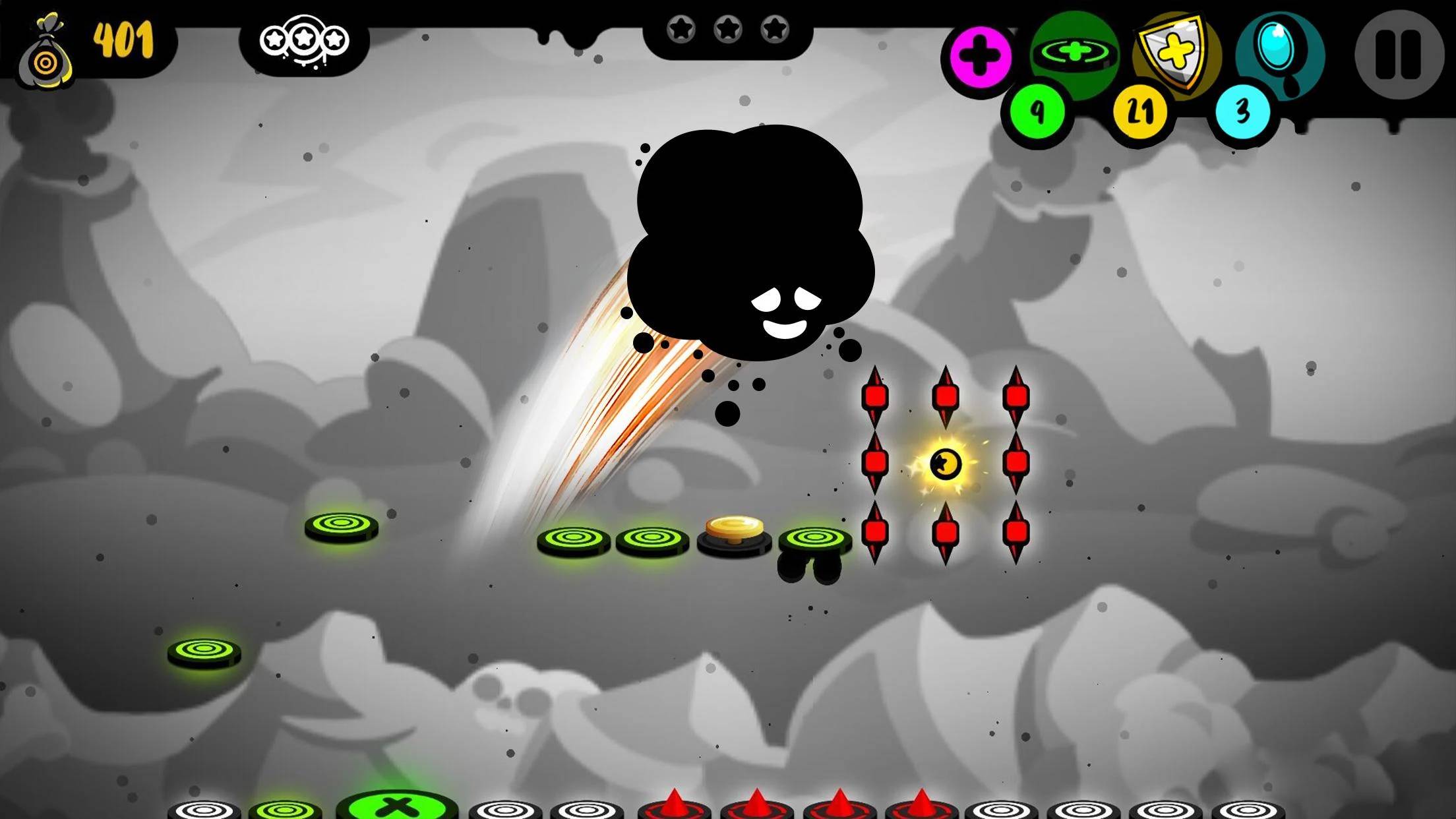This screenshot has height=819, width=1456.
Task: Activate the cyan magnifier power-up
Action: pyautogui.click(x=1278, y=51)
